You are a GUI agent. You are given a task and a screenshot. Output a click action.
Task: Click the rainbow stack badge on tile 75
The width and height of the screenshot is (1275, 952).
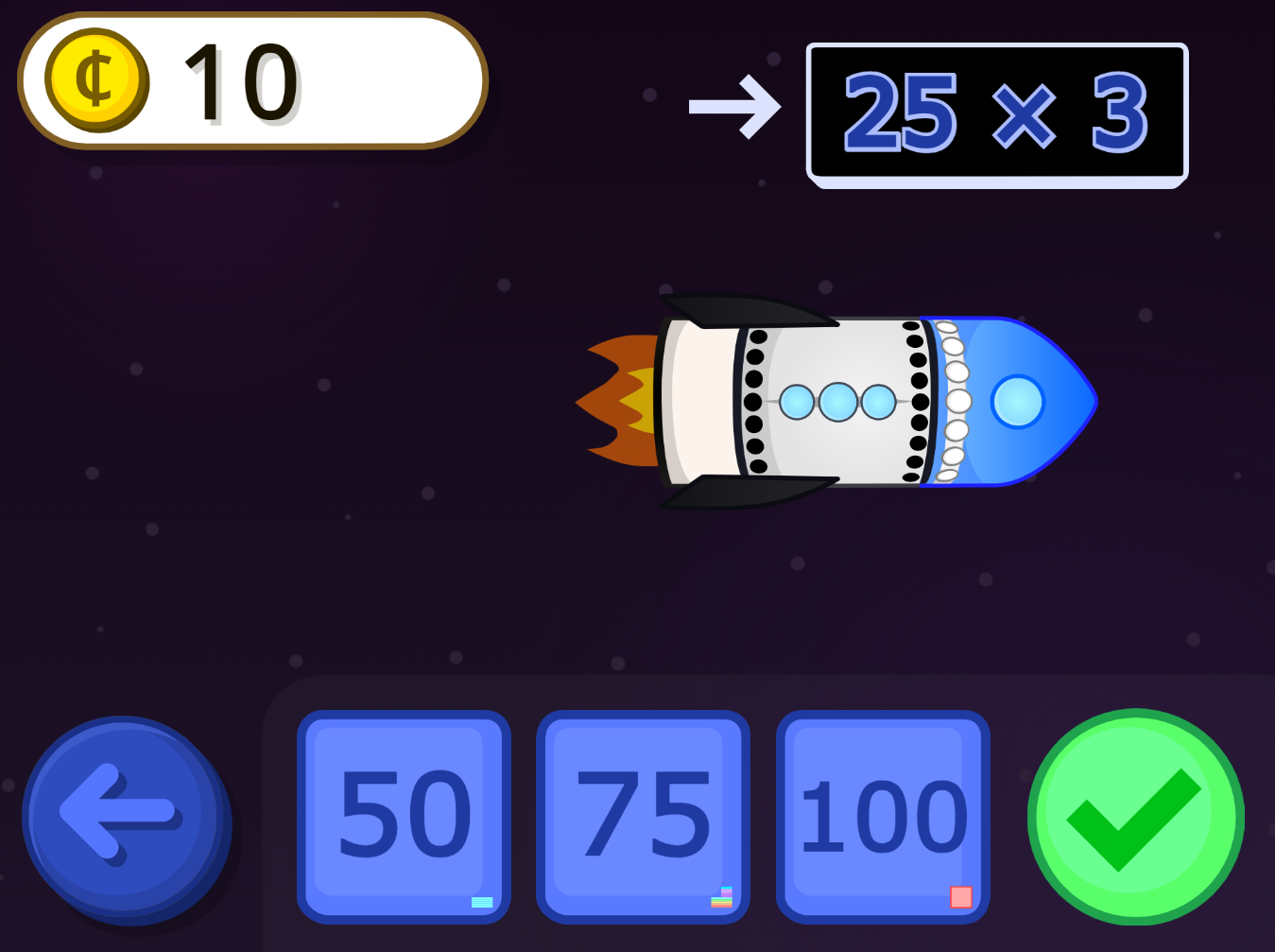click(x=721, y=897)
